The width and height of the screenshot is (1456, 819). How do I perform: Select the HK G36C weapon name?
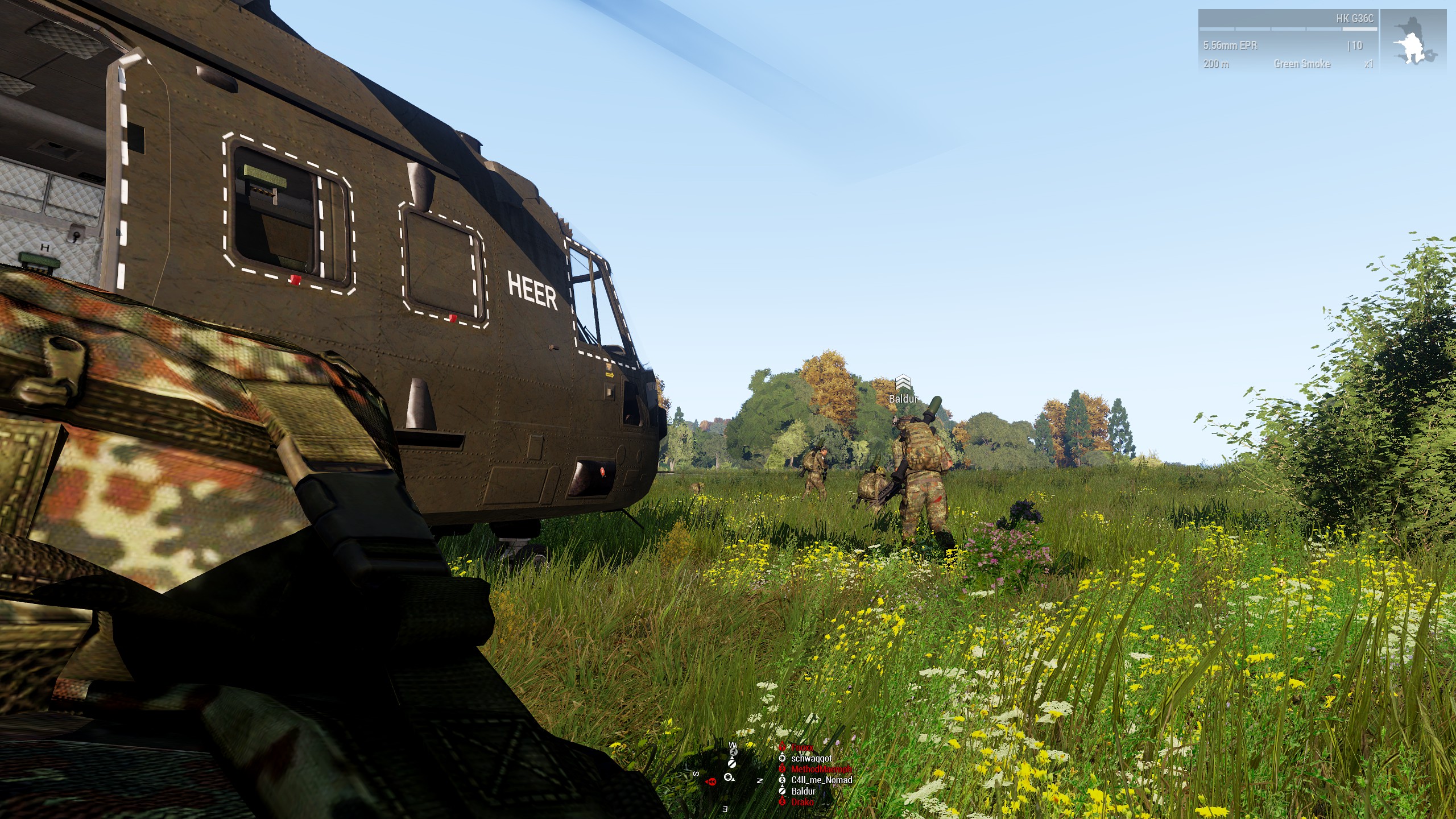1355,19
